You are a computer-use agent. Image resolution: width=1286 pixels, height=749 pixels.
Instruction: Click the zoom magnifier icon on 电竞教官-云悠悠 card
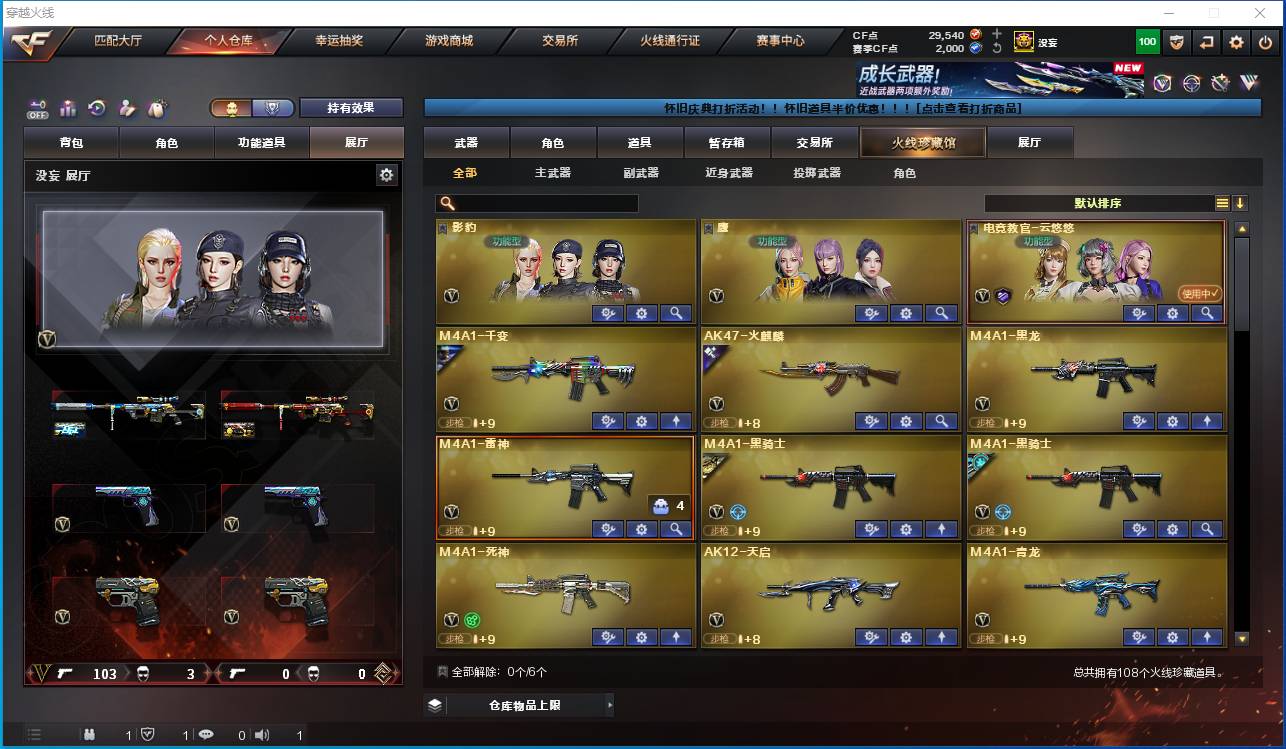click(1206, 313)
